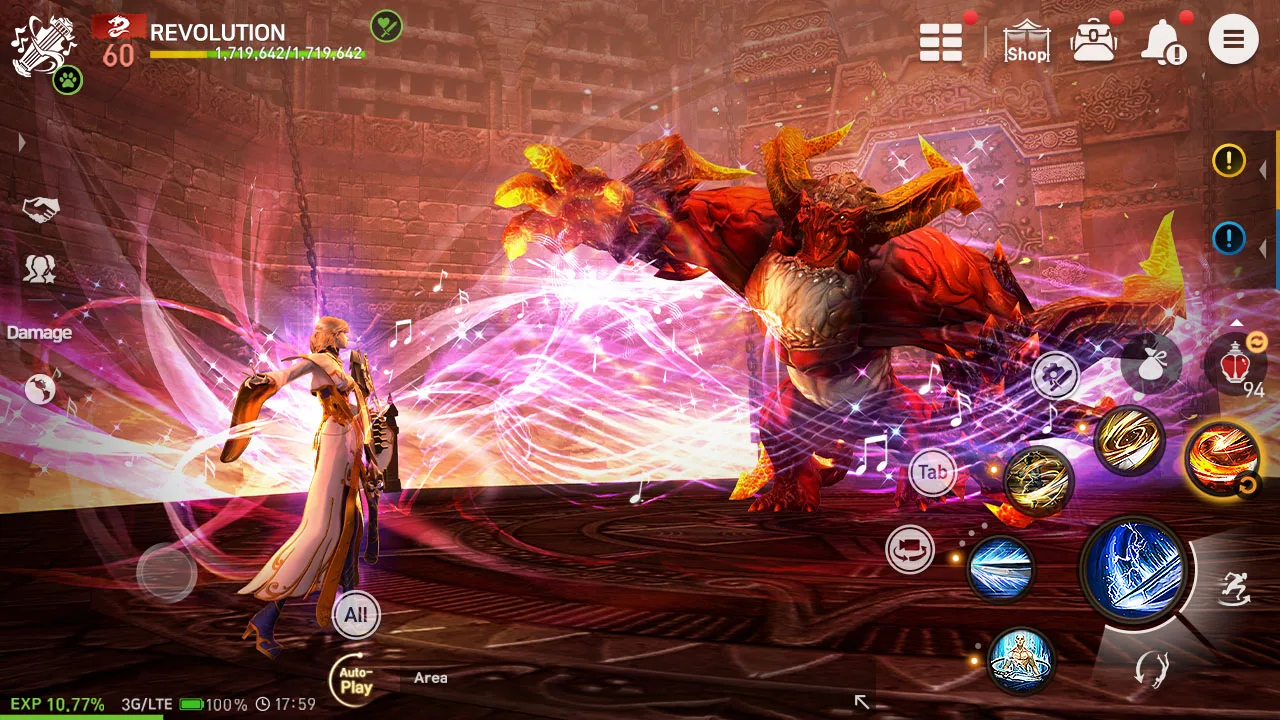The height and width of the screenshot is (720, 1280).
Task: Toggle the camera view icon
Action: coord(911,550)
